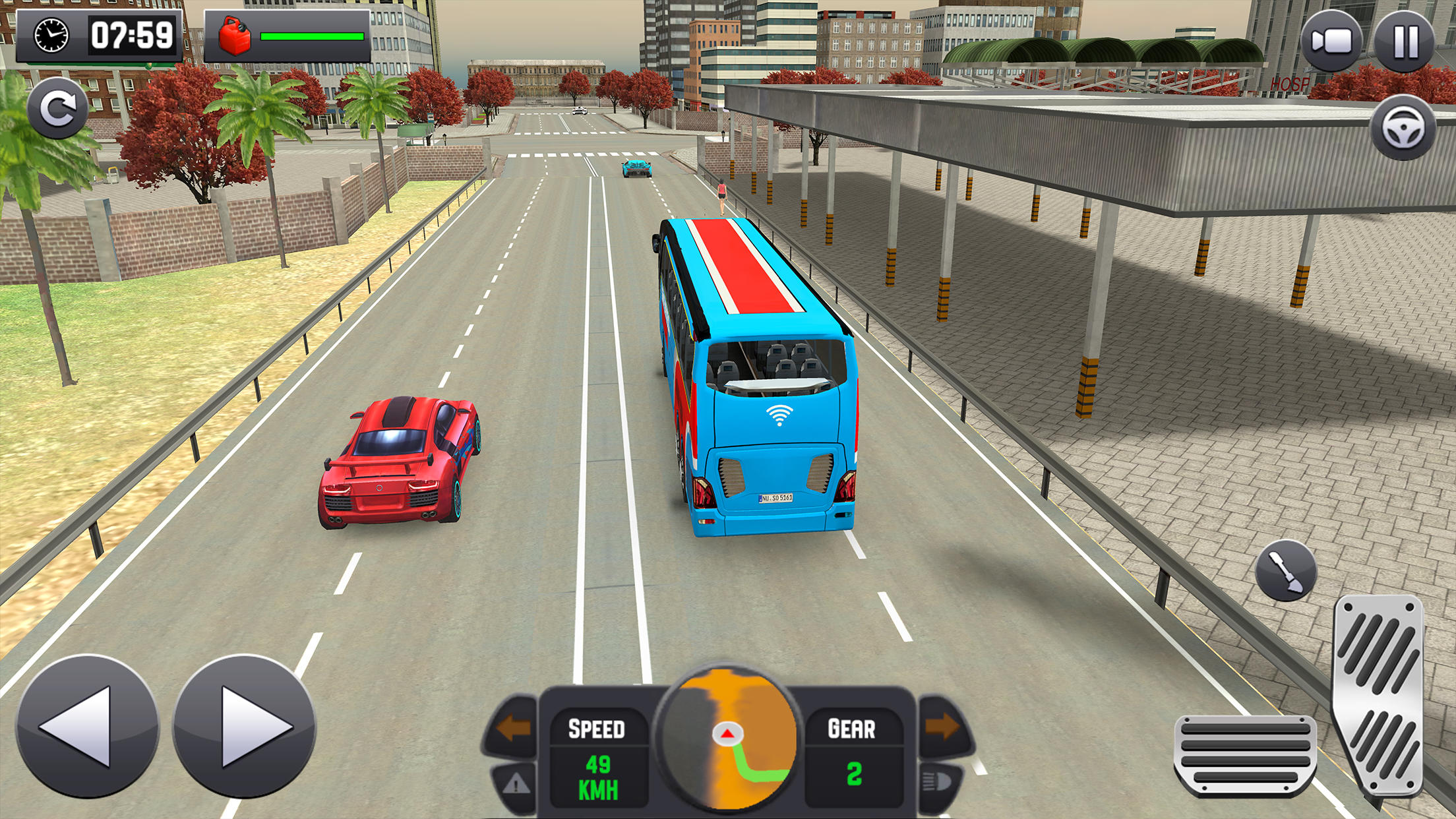Viewport: 1456px width, 819px height.
Task: Steer left with the left arrow
Action: 87,726
